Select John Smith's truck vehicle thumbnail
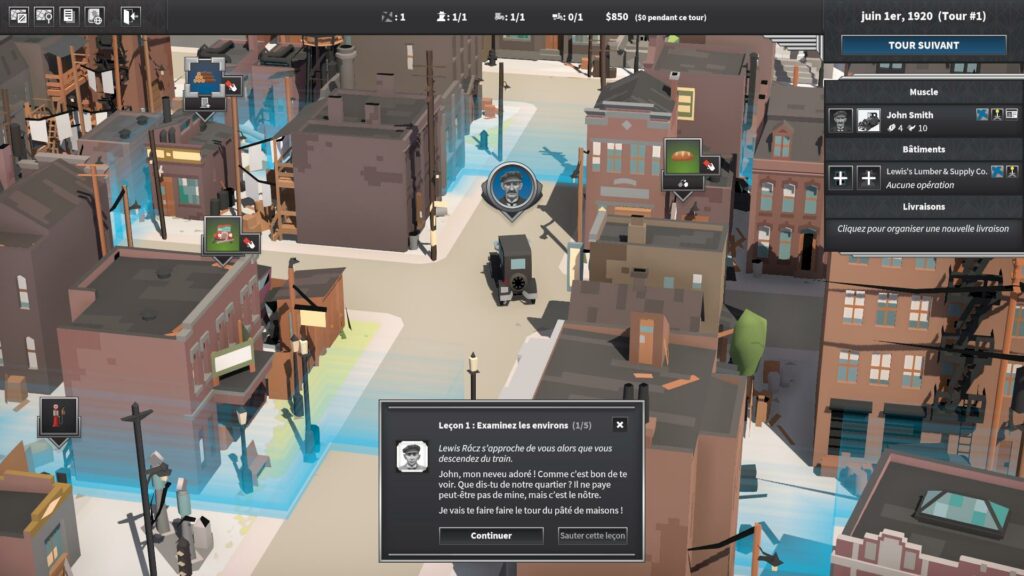 (869, 120)
